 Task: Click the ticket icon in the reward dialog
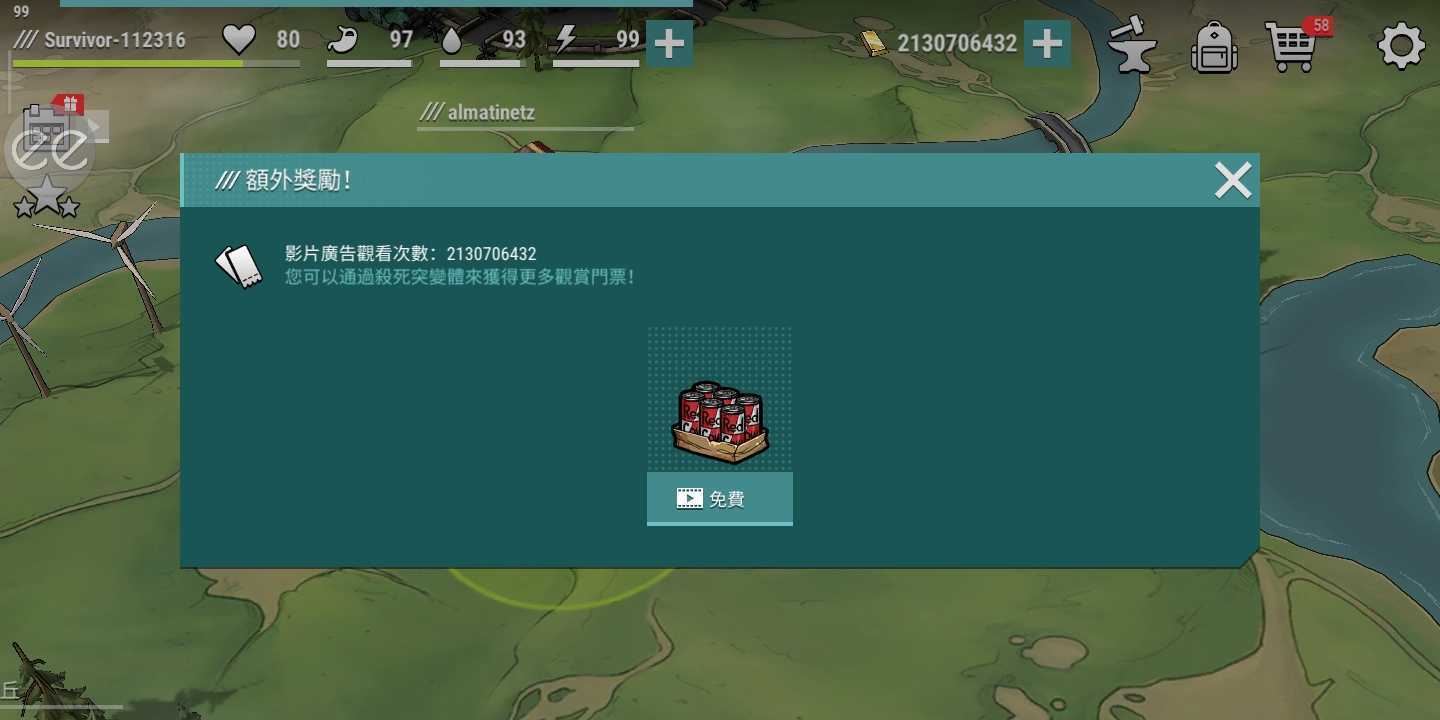point(240,263)
